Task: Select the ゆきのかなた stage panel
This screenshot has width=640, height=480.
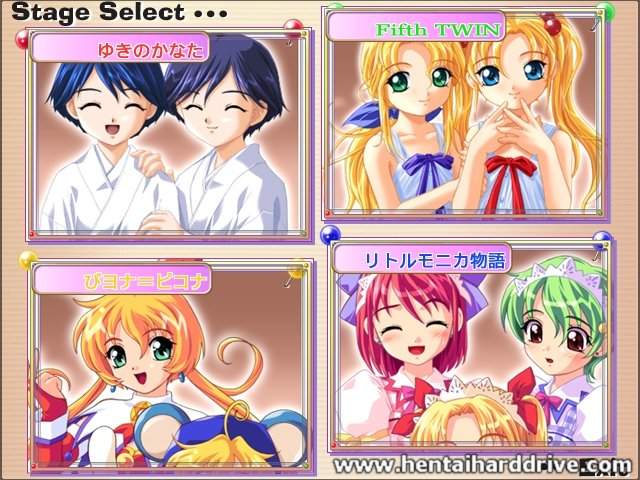Action: [165, 135]
